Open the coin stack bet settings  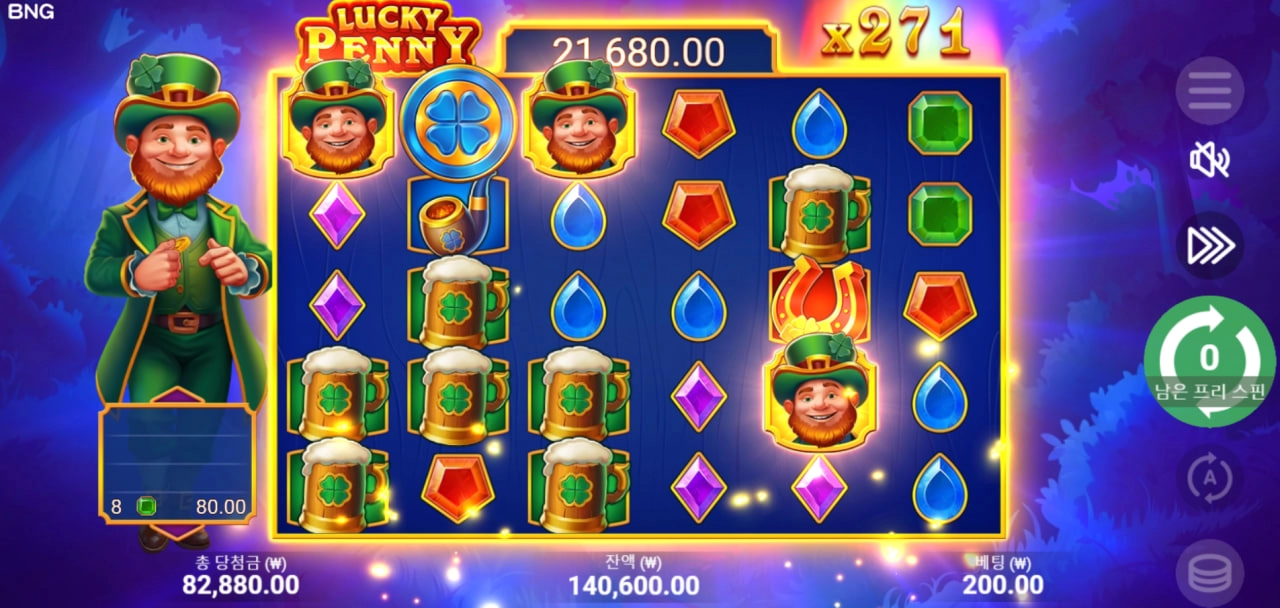1209,573
